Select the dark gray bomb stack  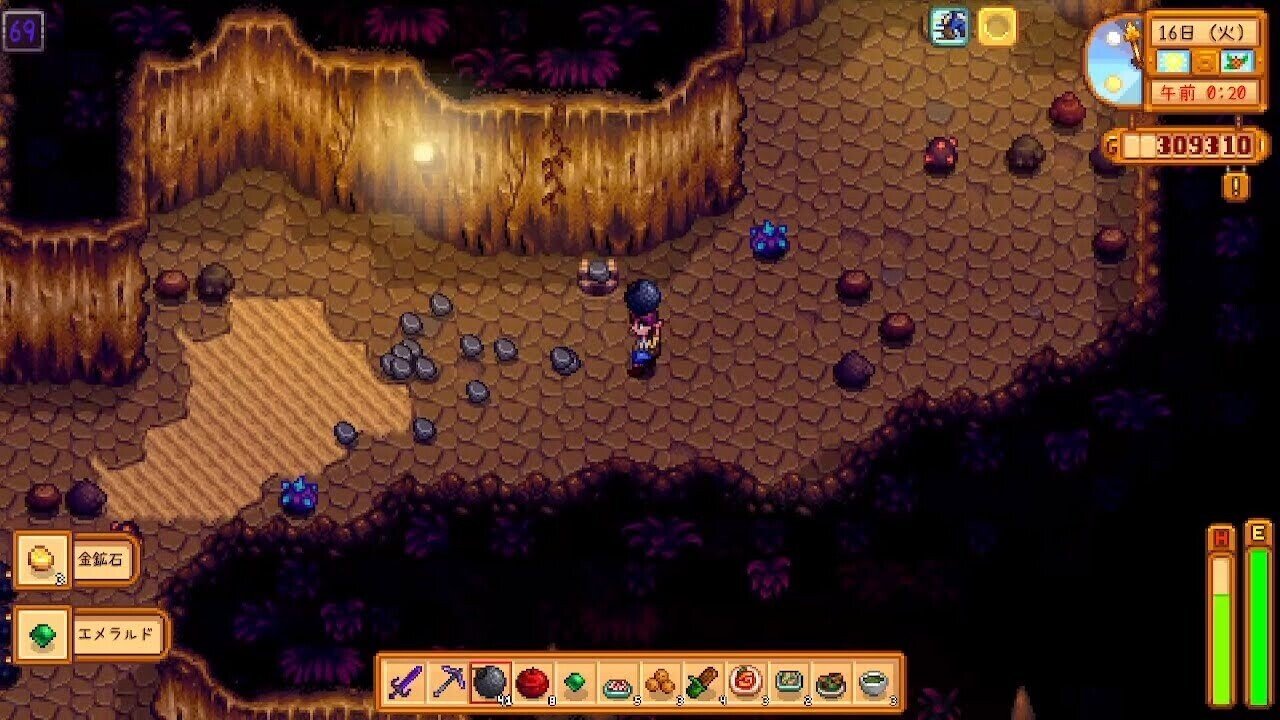click(x=490, y=684)
